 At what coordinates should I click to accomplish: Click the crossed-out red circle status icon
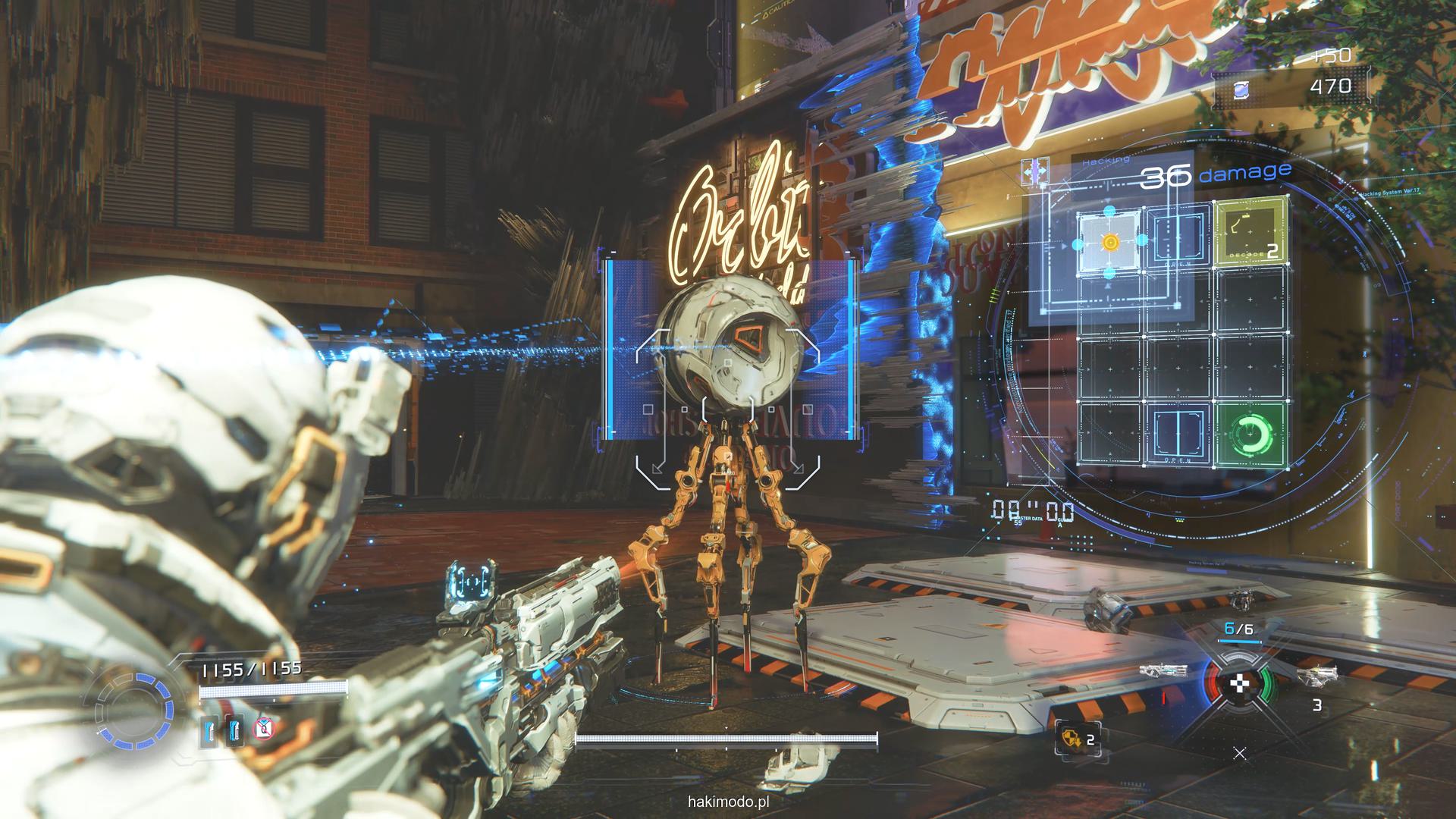[x=262, y=730]
